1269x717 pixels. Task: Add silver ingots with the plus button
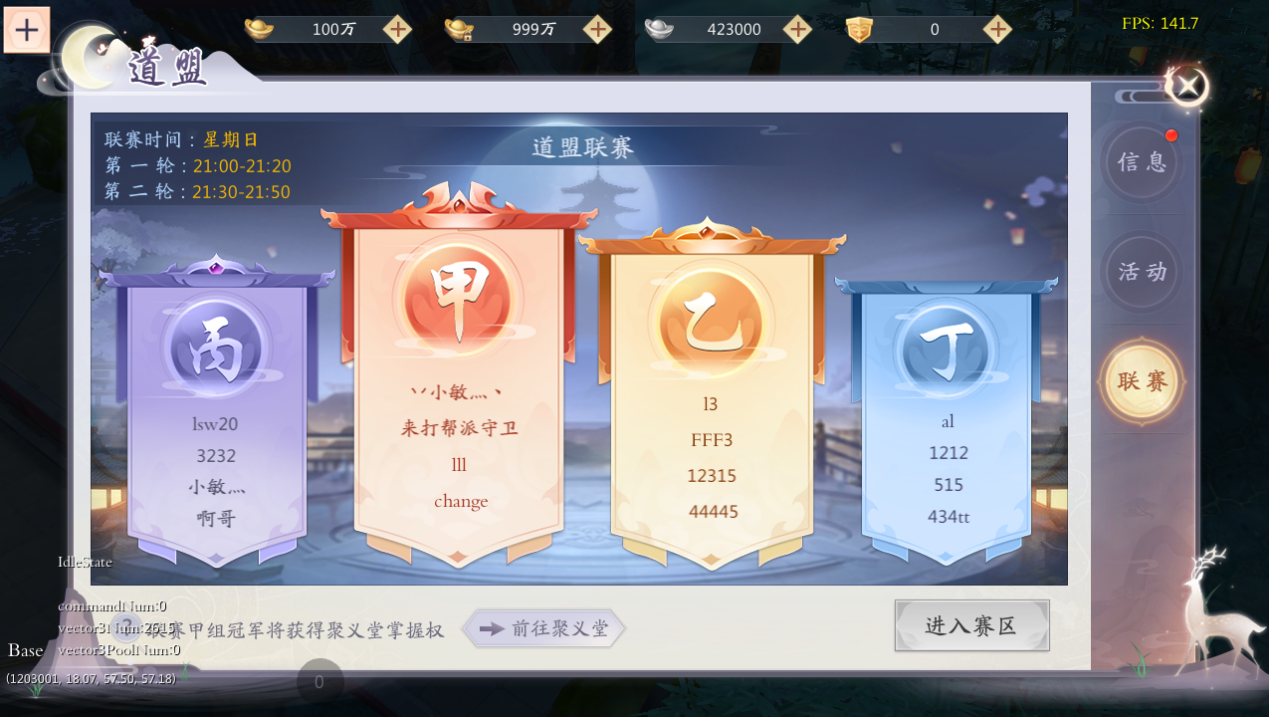(x=797, y=29)
